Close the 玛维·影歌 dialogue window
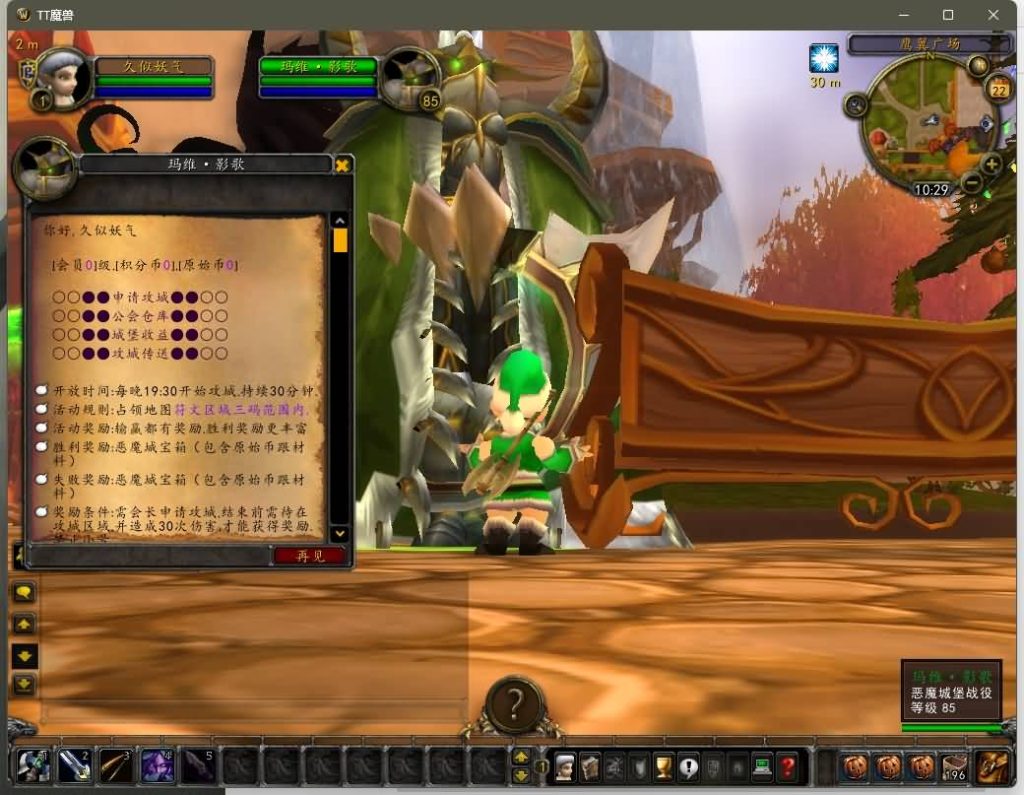 pyautogui.click(x=342, y=165)
